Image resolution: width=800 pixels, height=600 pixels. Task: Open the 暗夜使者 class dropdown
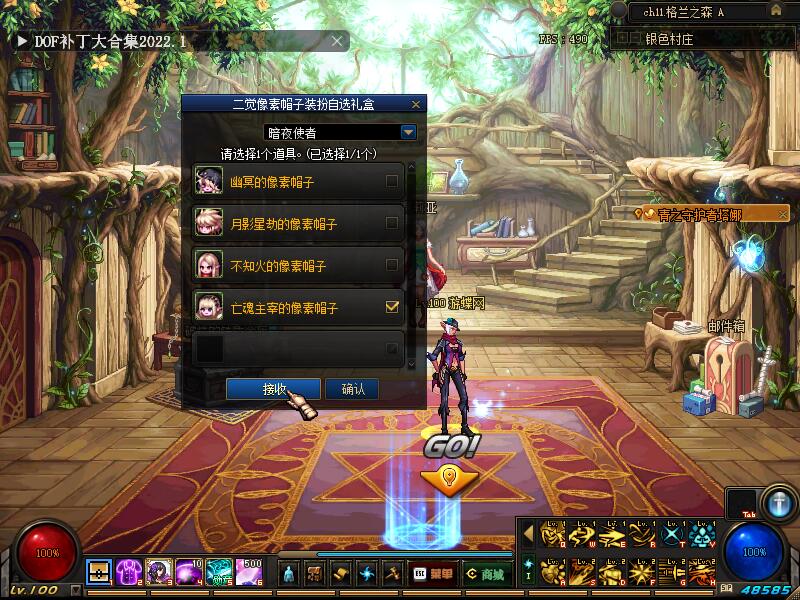point(408,132)
